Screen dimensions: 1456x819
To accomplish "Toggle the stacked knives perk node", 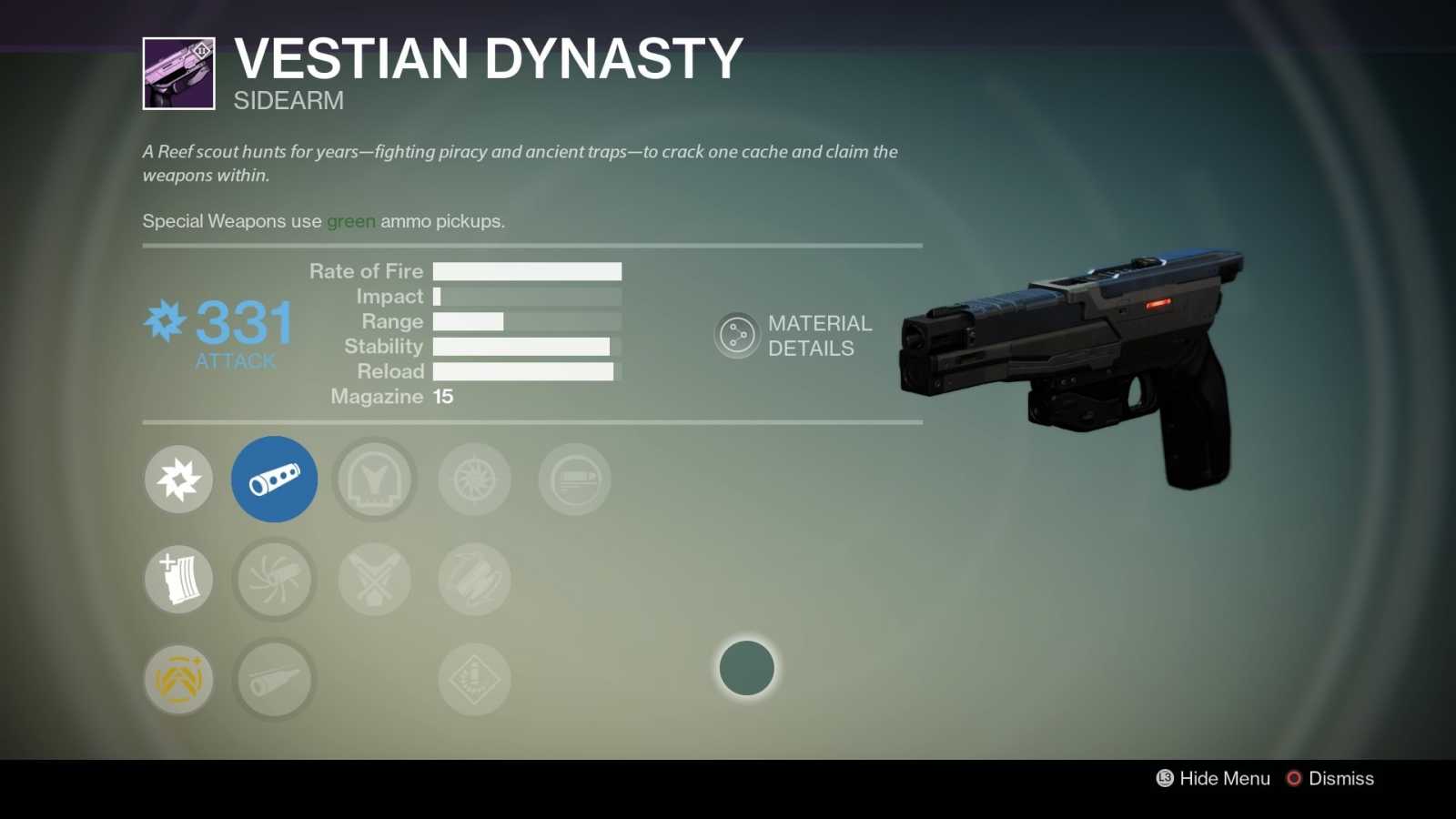I will [474, 579].
